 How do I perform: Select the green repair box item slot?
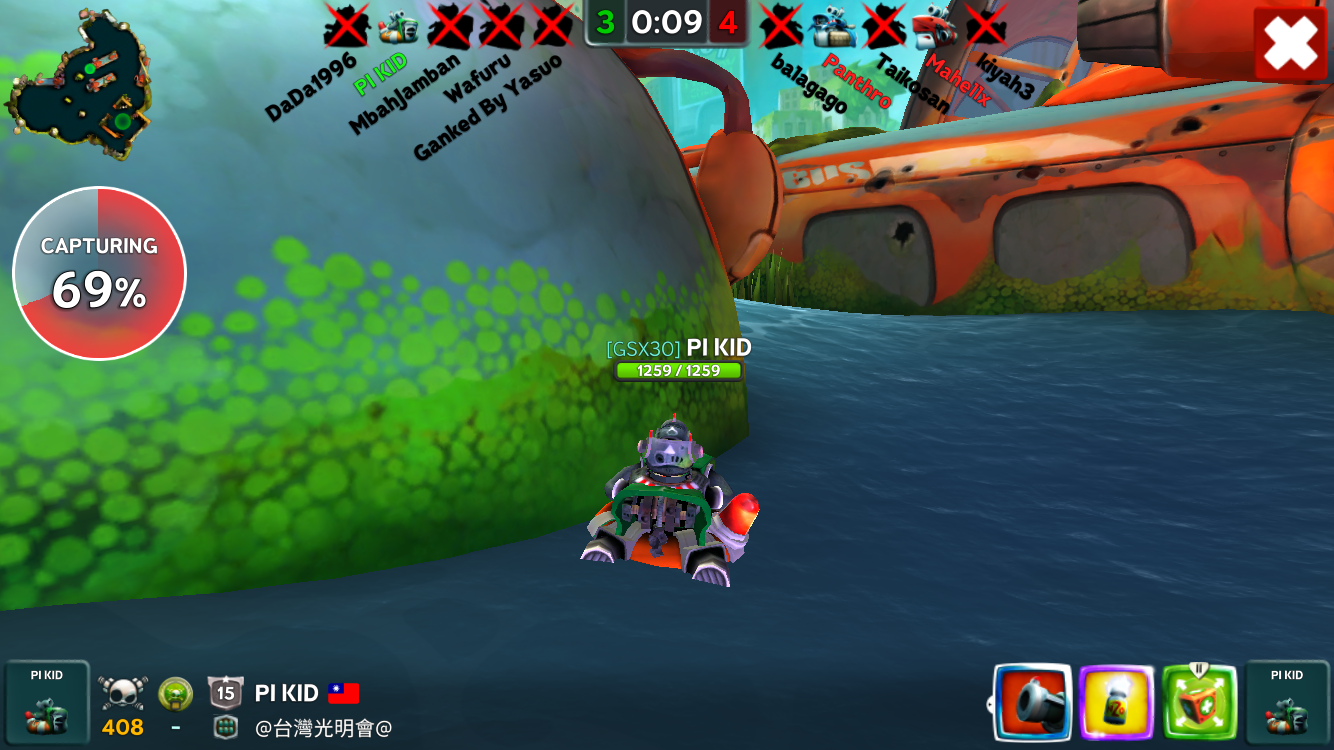pyautogui.click(x=1199, y=702)
